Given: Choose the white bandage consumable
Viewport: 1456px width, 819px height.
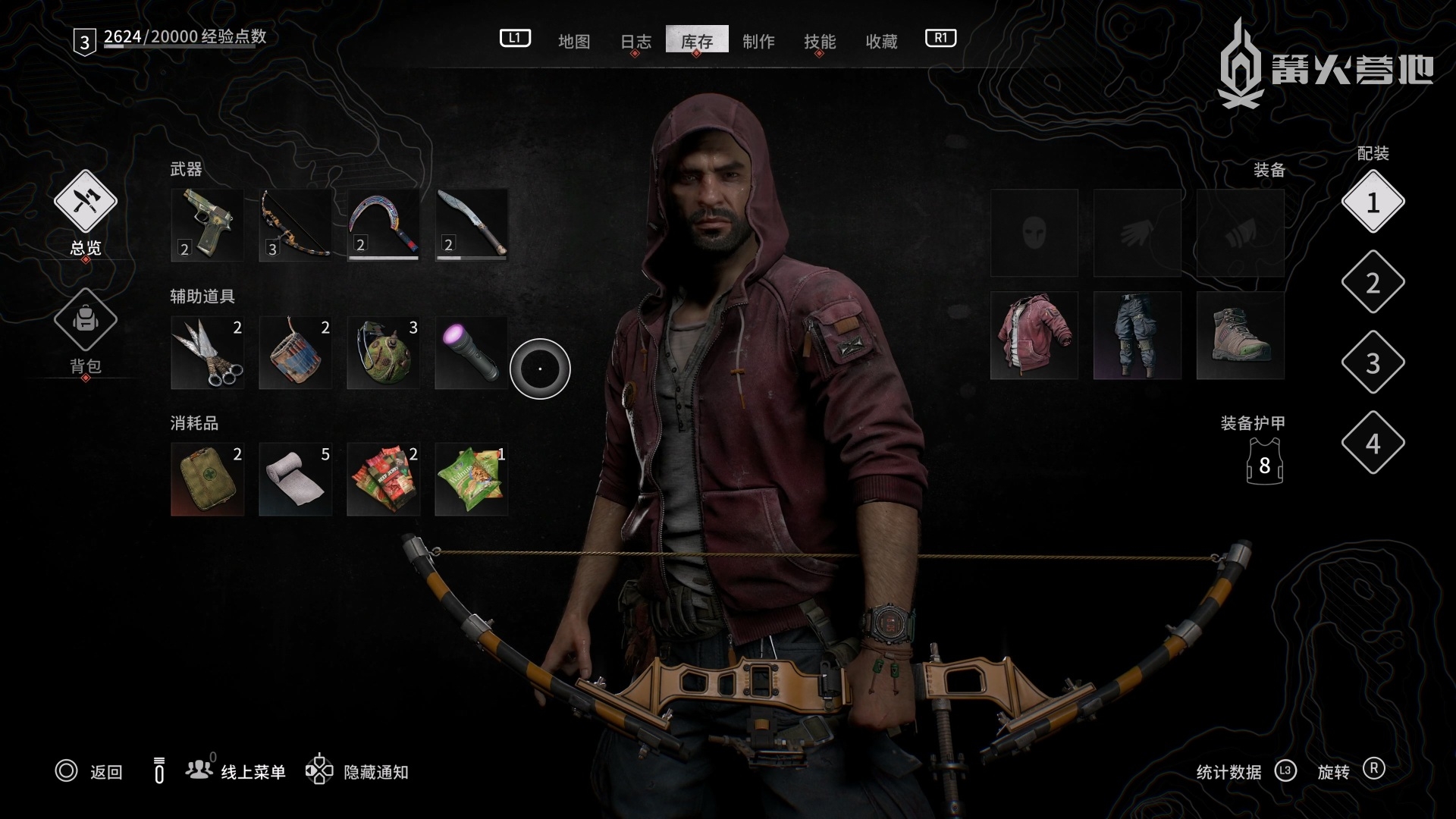Looking at the screenshot, I should (x=295, y=479).
